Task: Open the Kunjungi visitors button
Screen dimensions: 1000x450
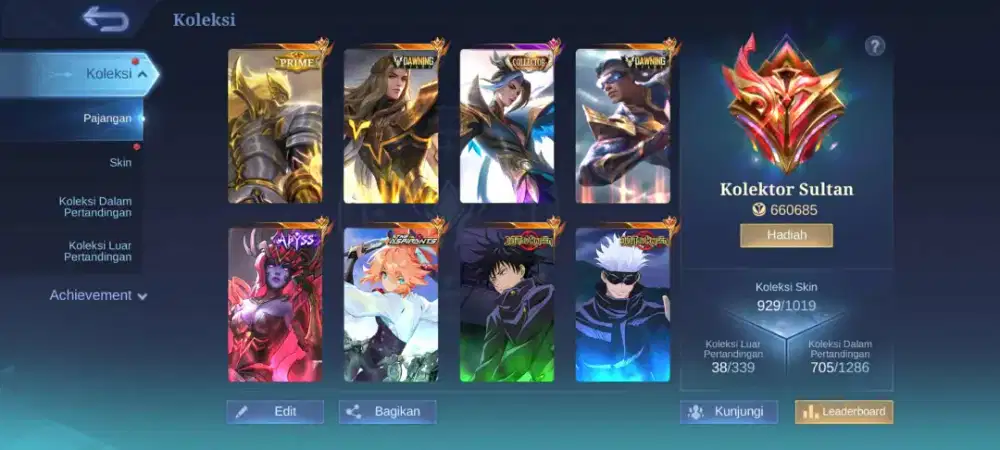Action: pyautogui.click(x=729, y=412)
